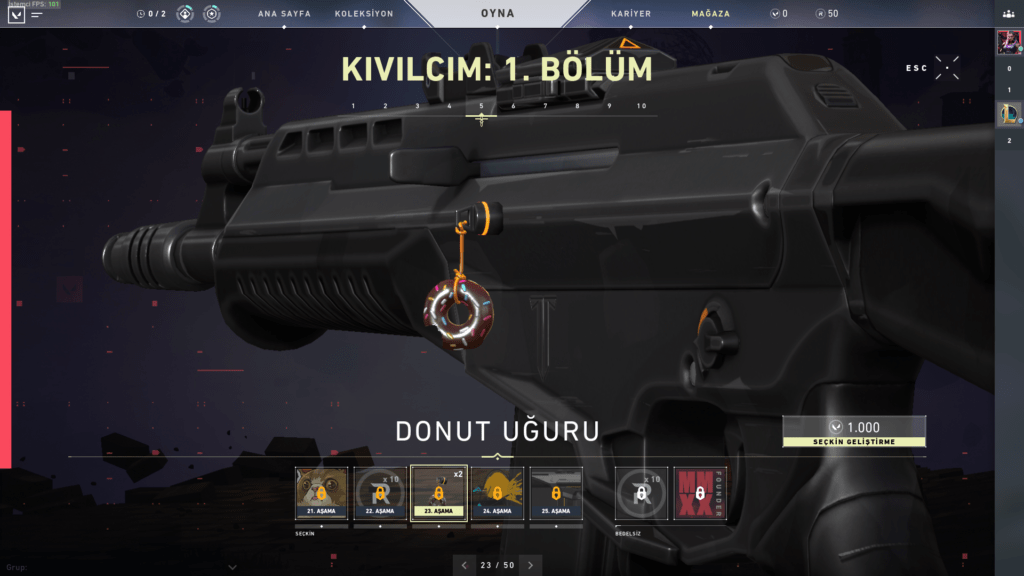Open the Mağaza store tab
The height and width of the screenshot is (576, 1024).
710,14
